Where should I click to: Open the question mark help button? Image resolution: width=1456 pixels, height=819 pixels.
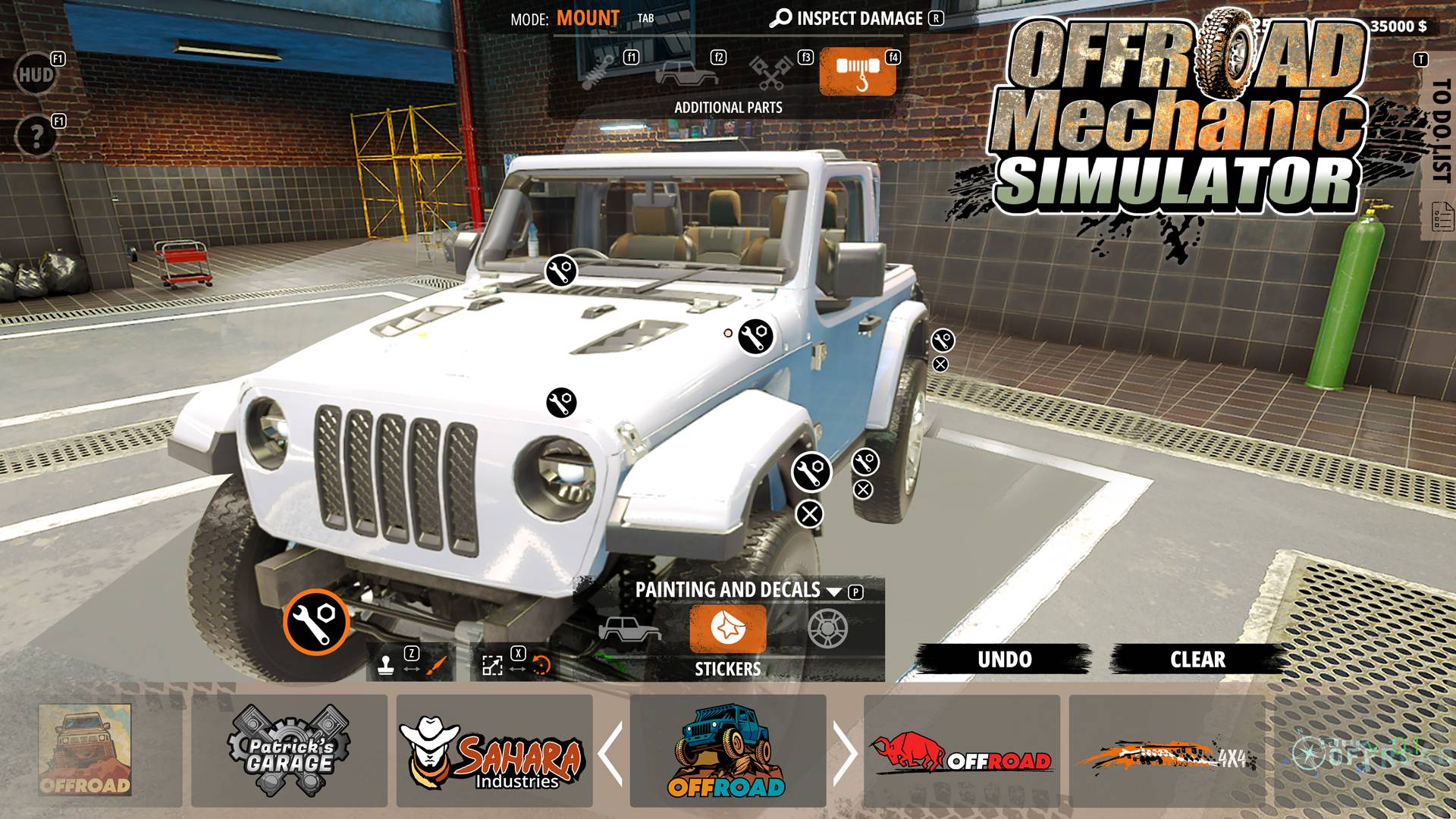point(36,136)
